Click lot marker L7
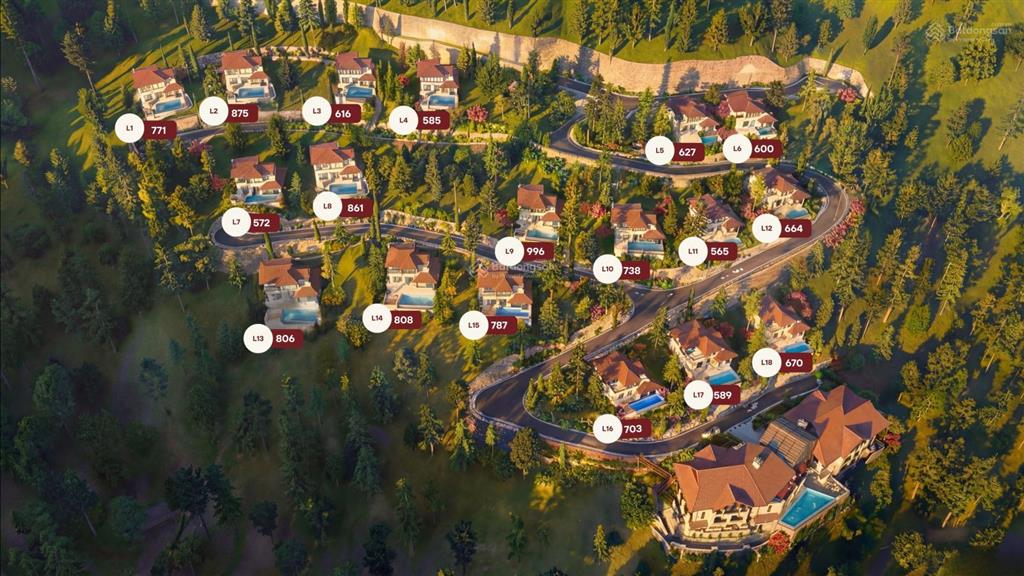Viewport: 1024px width, 576px height. (236, 221)
